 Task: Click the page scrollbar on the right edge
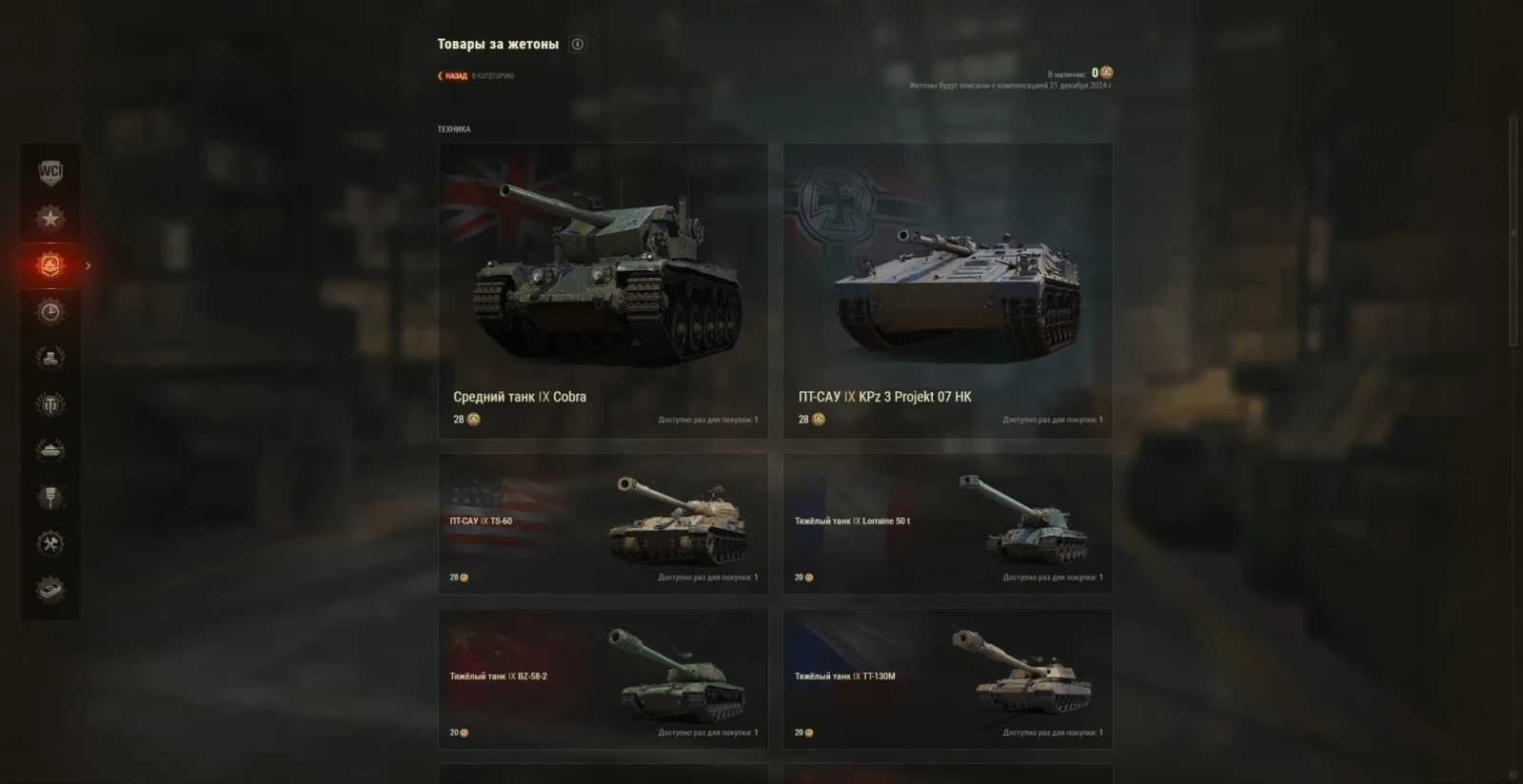click(x=1513, y=232)
